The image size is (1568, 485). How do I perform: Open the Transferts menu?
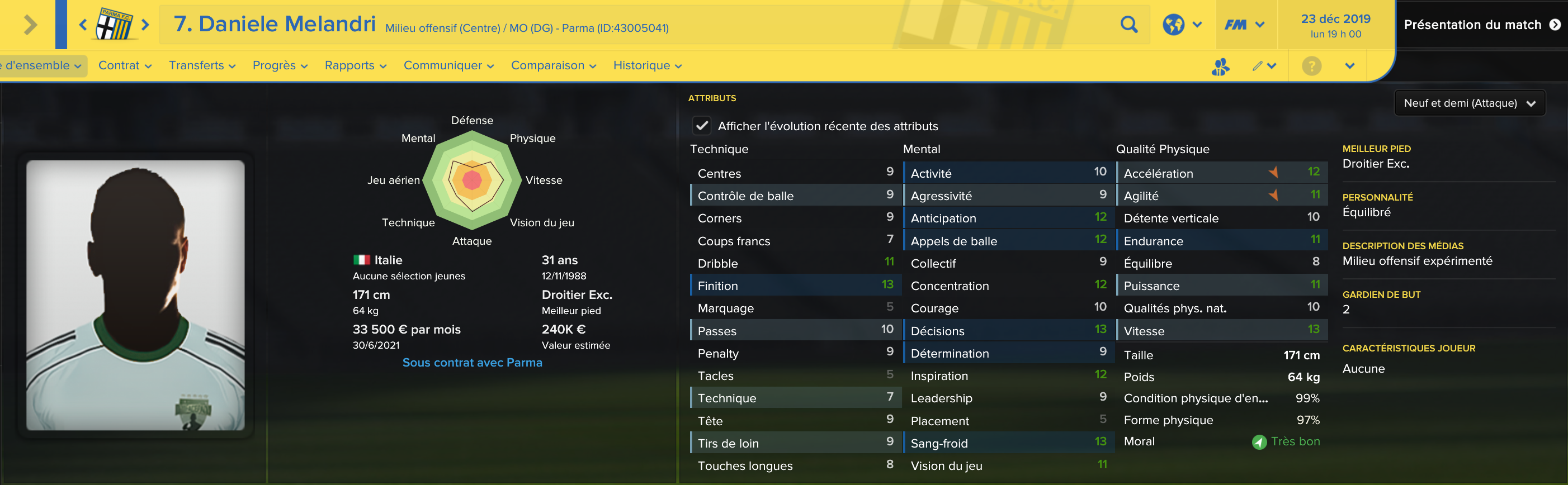click(201, 66)
